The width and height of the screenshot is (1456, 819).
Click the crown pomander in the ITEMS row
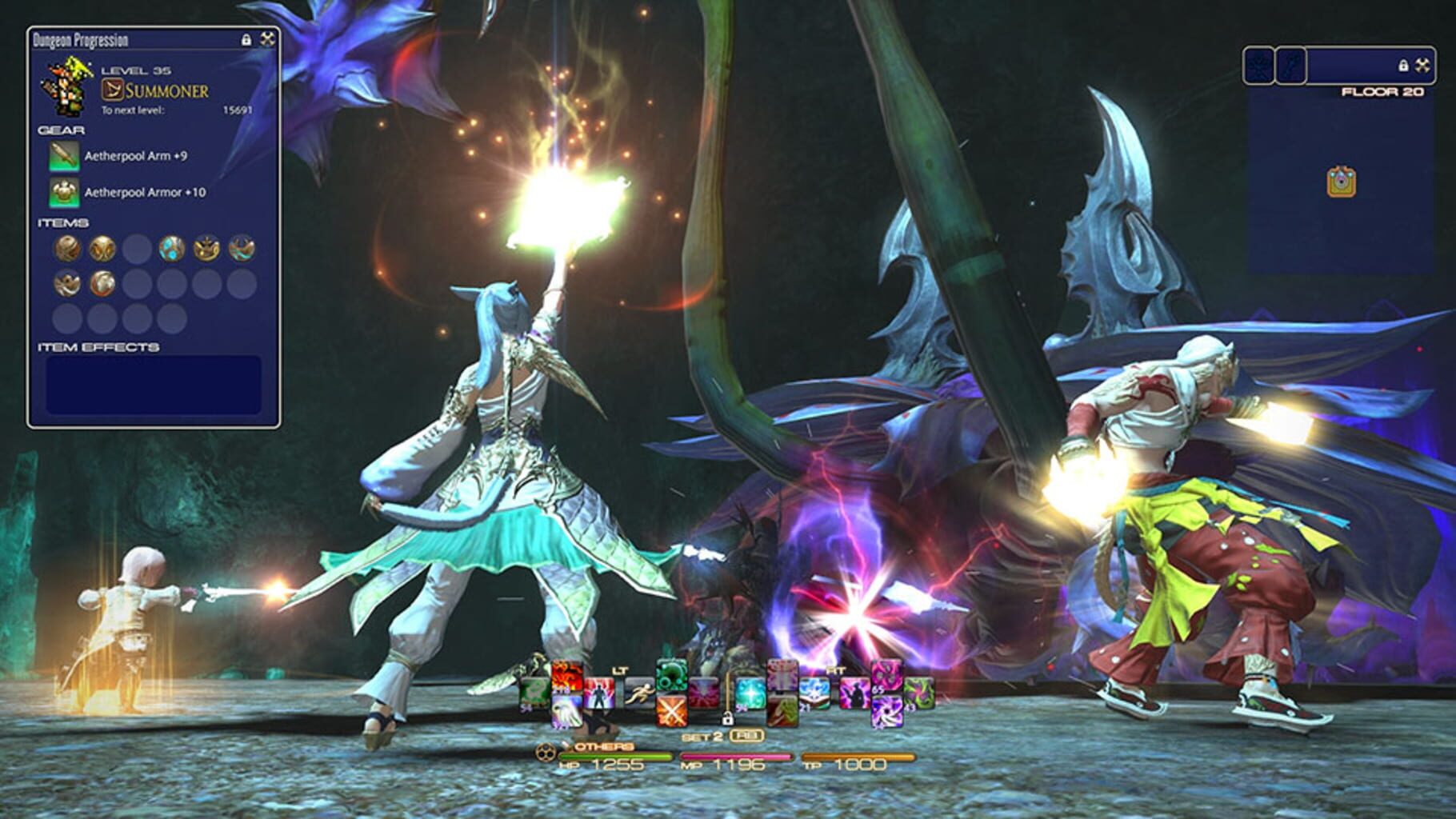pyautogui.click(x=207, y=246)
